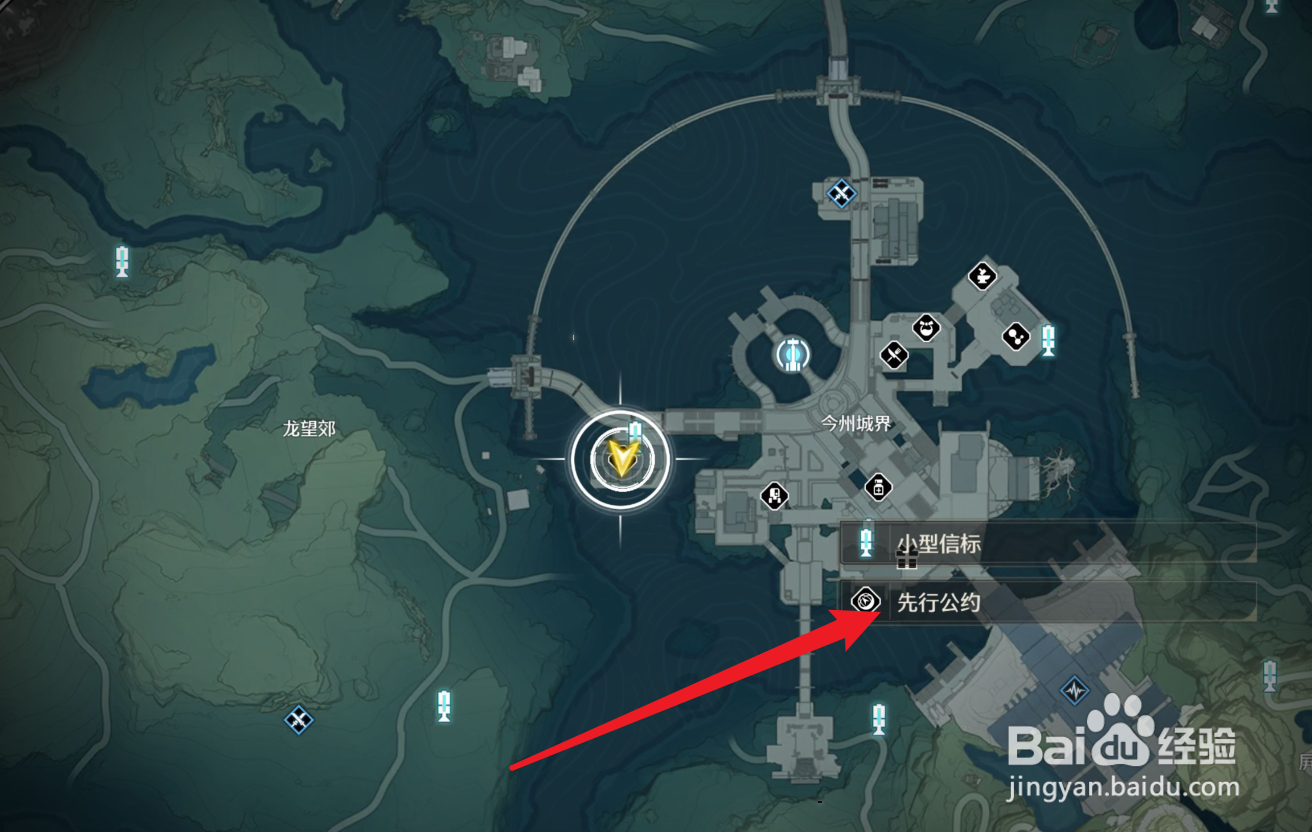Click the angry face map marker
Viewport: 1312px width, 832px height.
click(x=927, y=327)
